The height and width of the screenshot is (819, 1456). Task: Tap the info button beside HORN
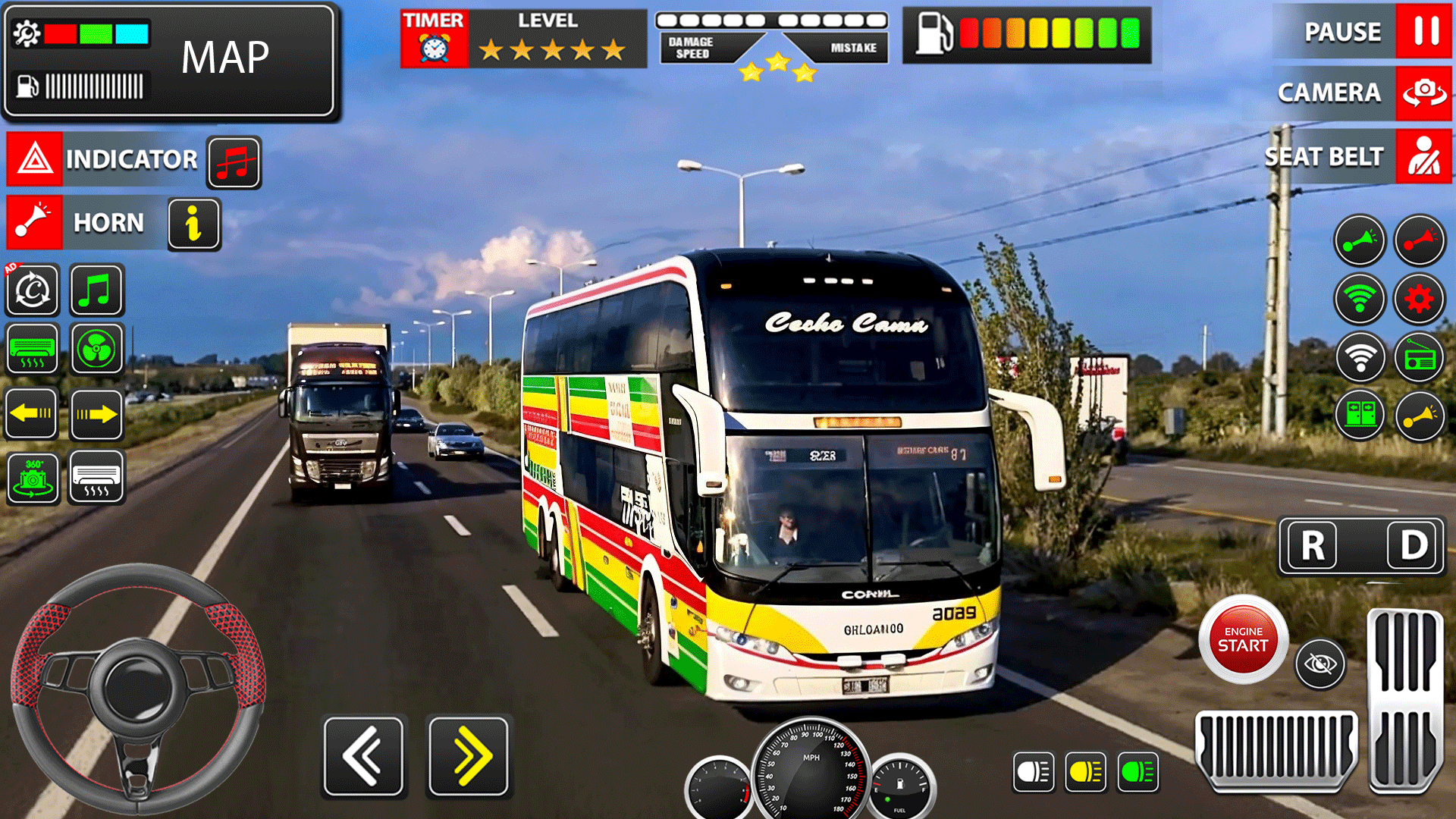(x=193, y=223)
